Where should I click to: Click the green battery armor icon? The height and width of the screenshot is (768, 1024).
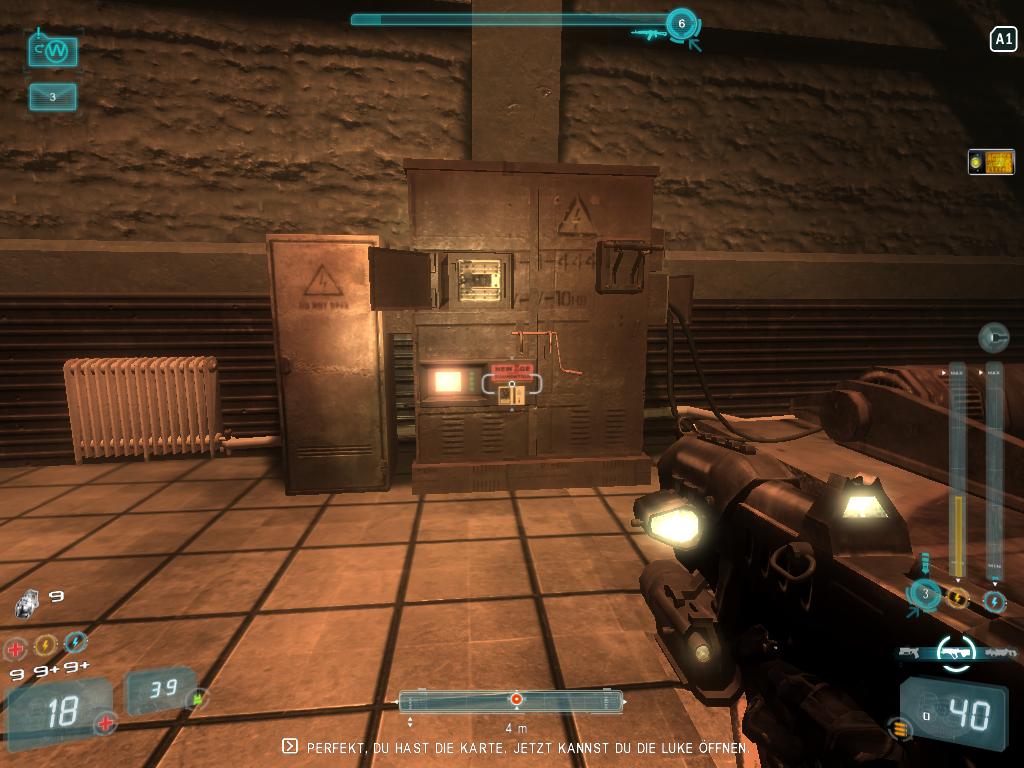[198, 698]
